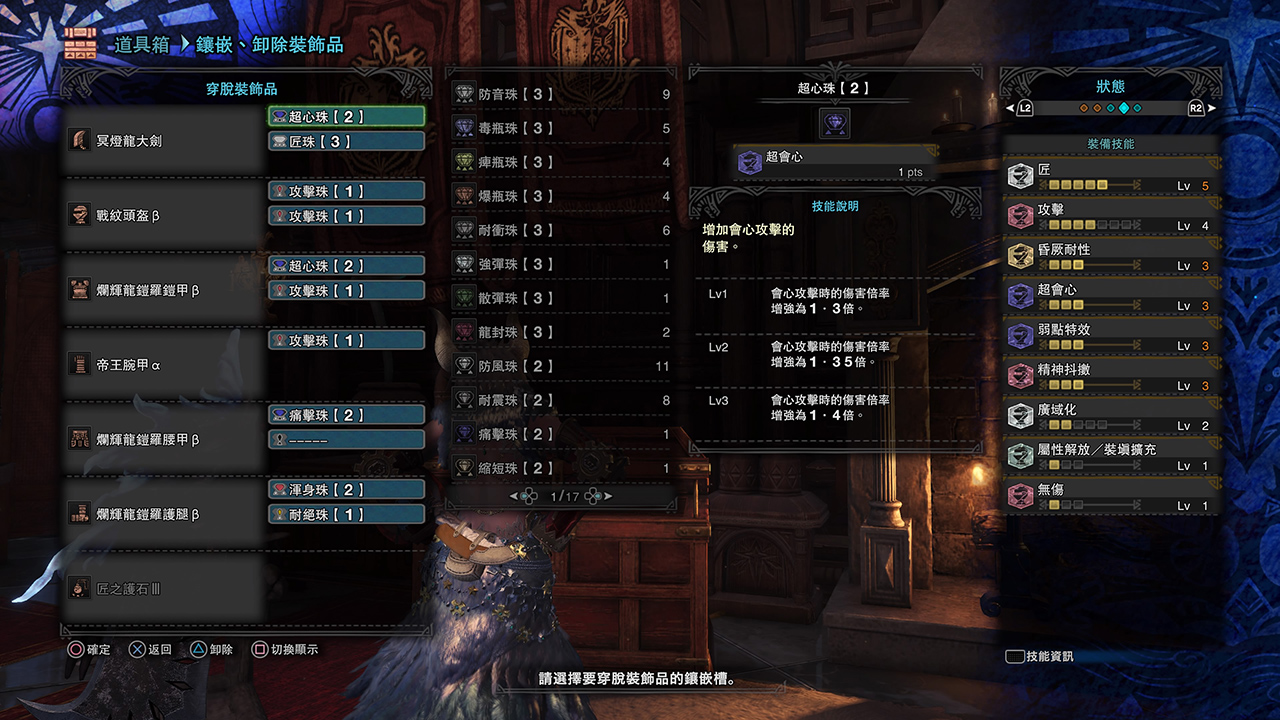Screen dimensions: 1280x720
Task: Select 耐震珠【2】 in the decoration list
Action: coord(560,400)
